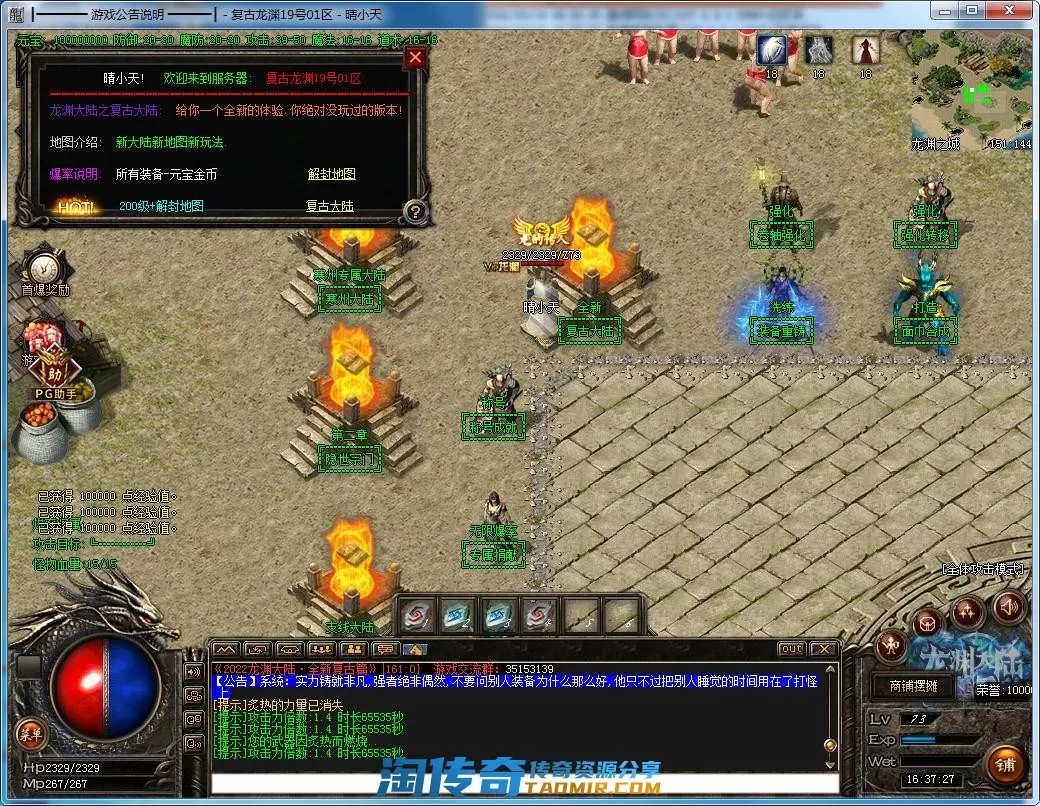Close the game announcement panel
This screenshot has height=806, width=1040.
(416, 58)
